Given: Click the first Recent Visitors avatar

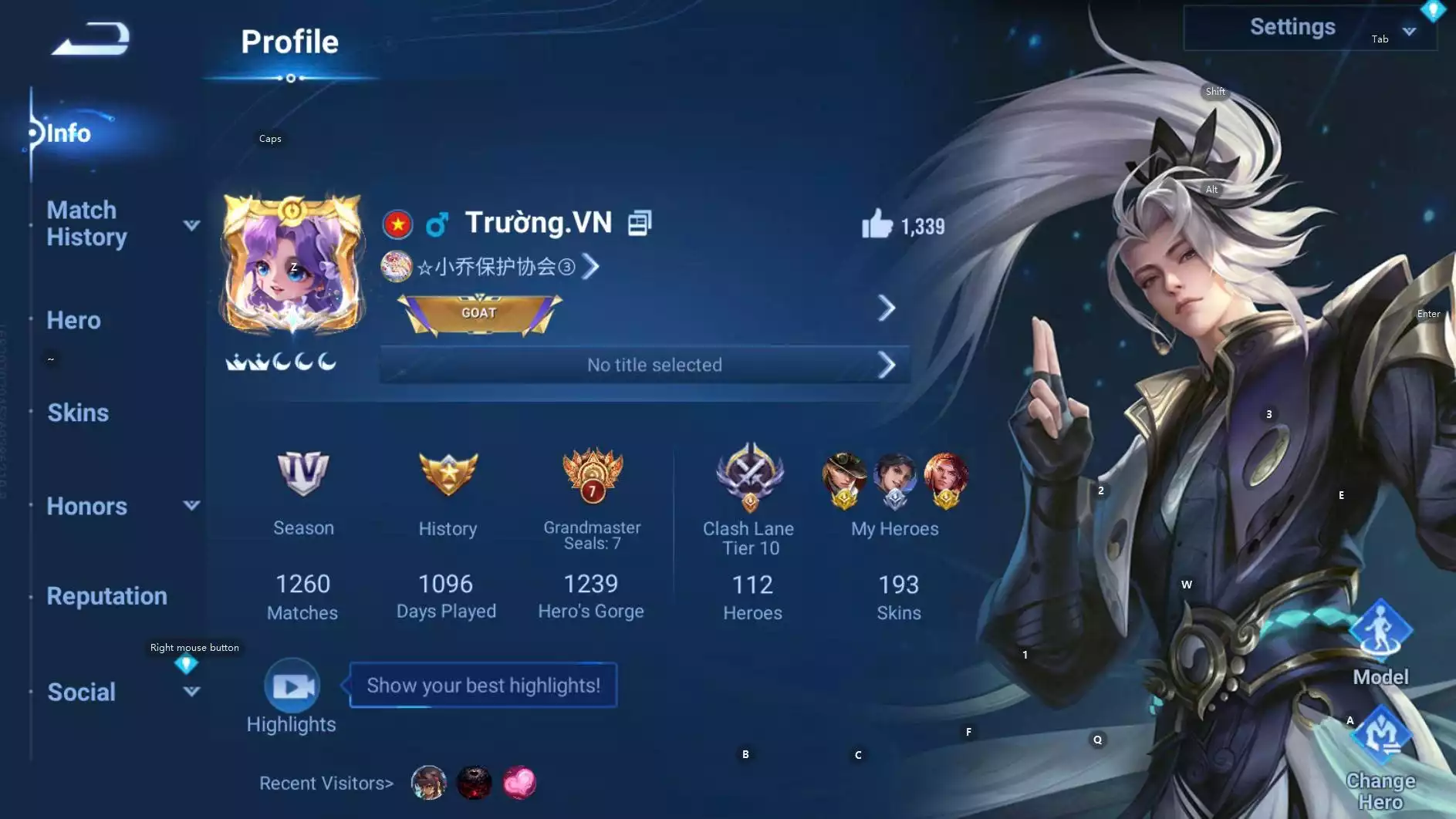Looking at the screenshot, I should (428, 782).
